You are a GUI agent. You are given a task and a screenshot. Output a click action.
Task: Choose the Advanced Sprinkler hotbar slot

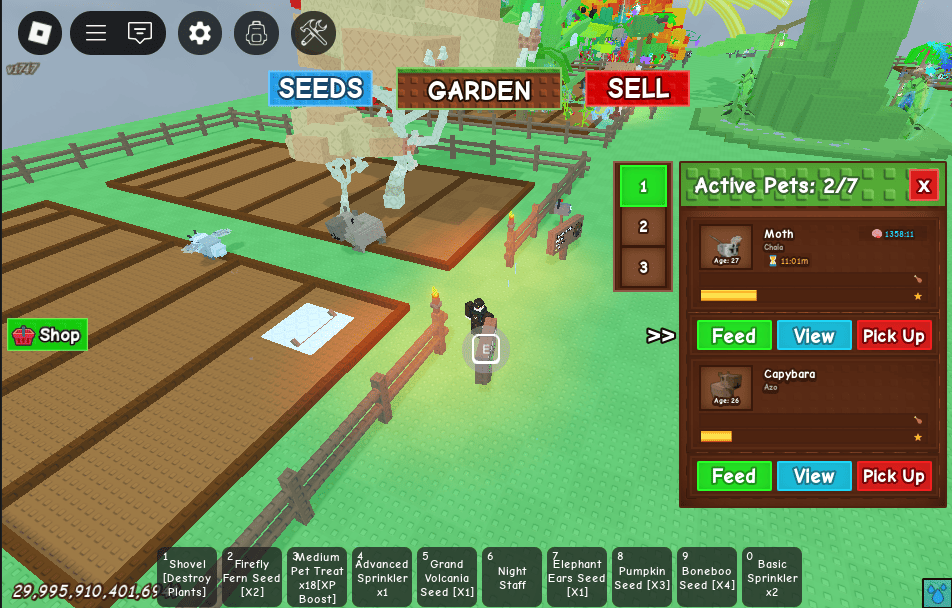click(382, 577)
